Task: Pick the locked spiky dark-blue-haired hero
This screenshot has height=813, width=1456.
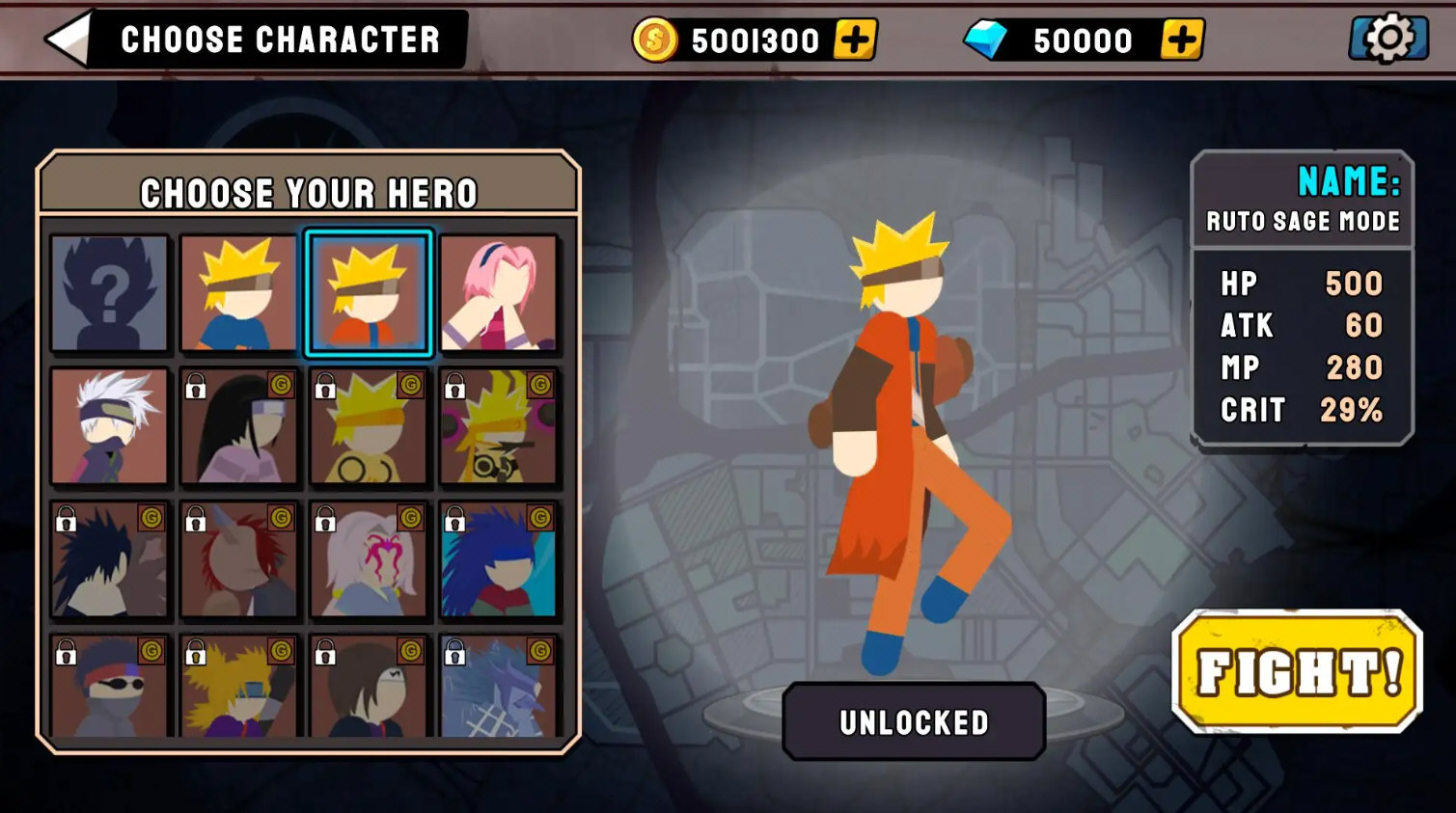Action: click(x=110, y=559)
